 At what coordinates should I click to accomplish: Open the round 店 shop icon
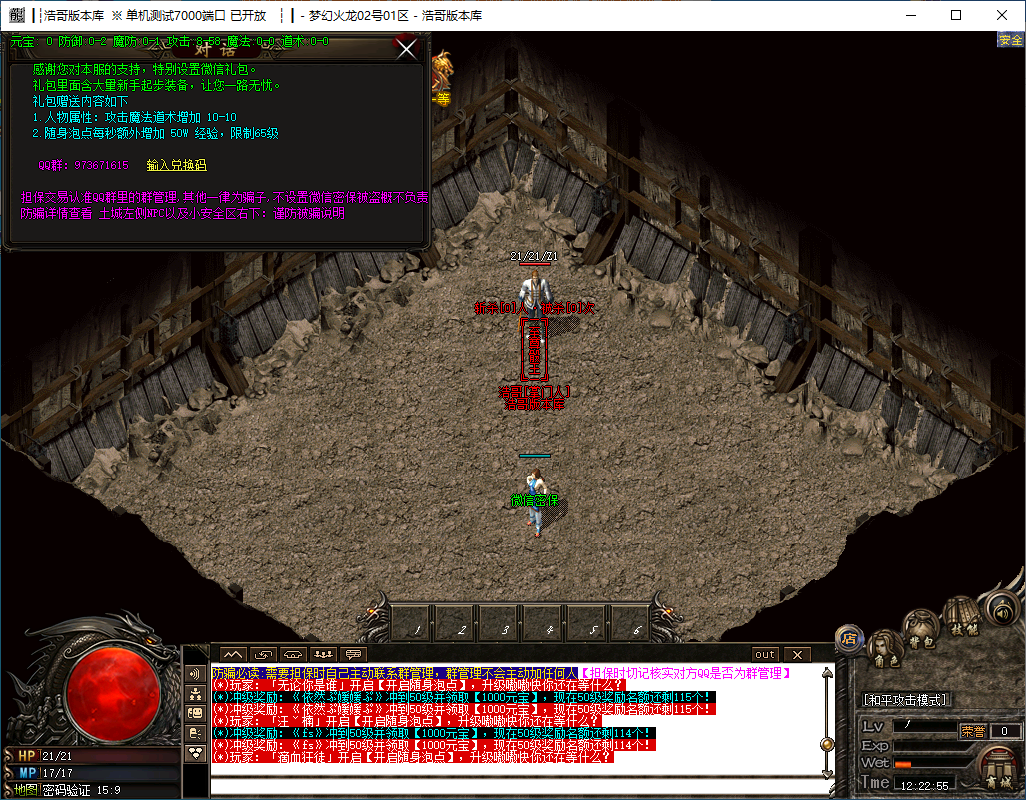[849, 637]
